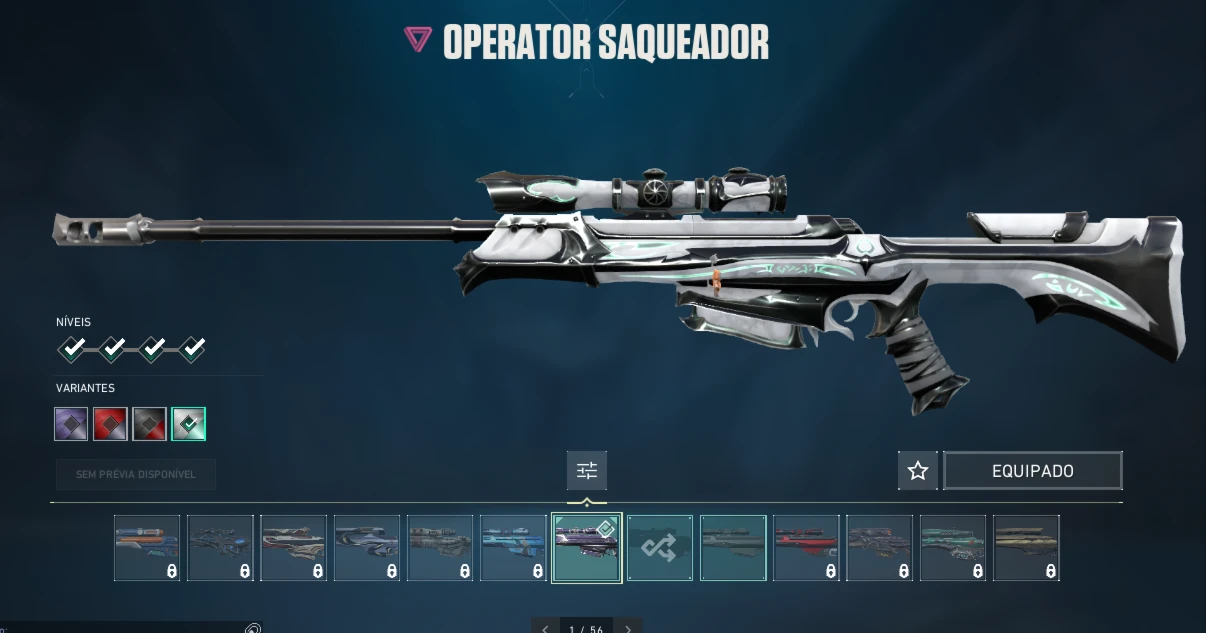This screenshot has height=633, width=1206.
Task: Mark skin as favorite with star button
Action: pos(918,470)
